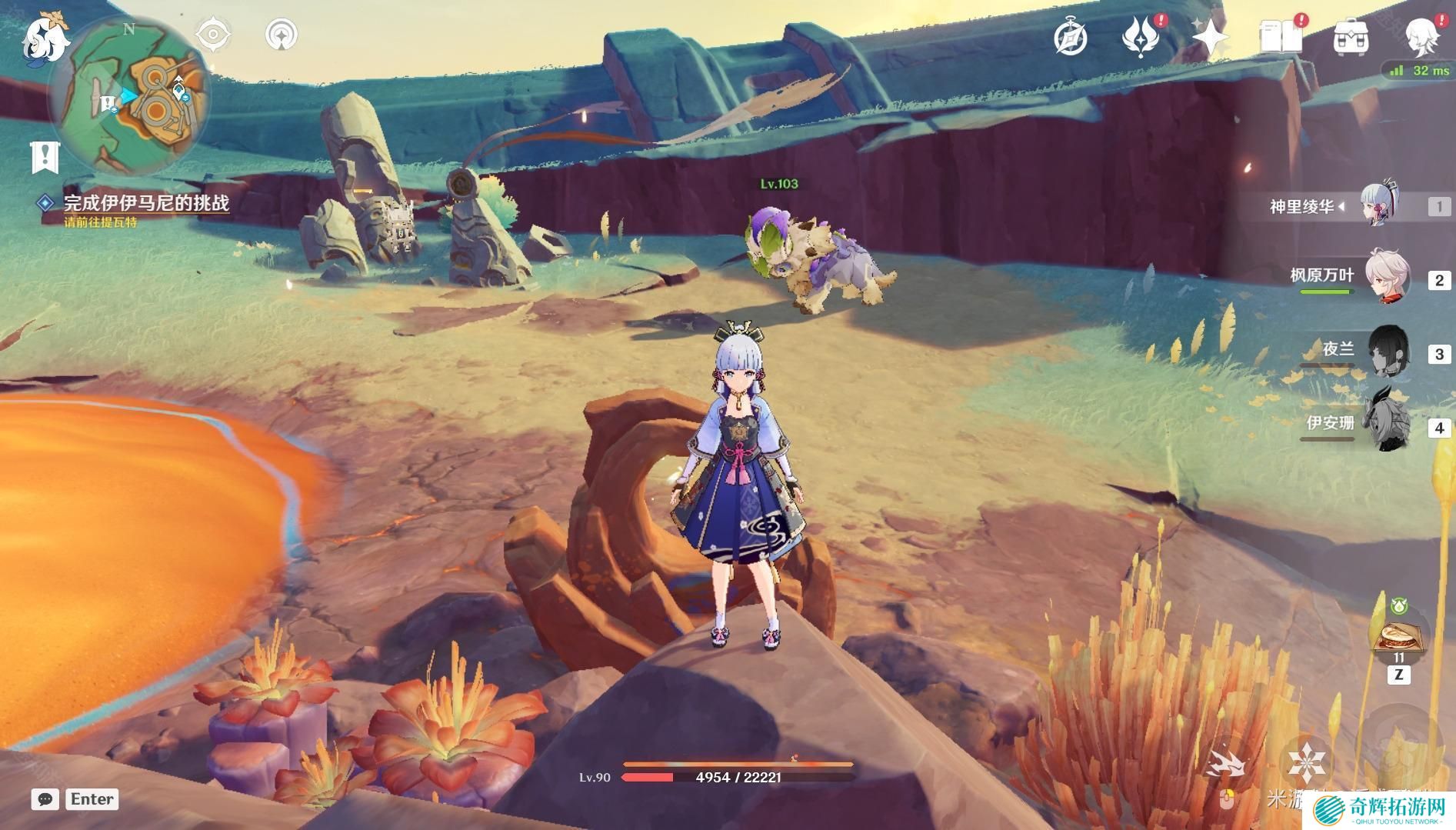Open the compass adventure icon

1070,37
